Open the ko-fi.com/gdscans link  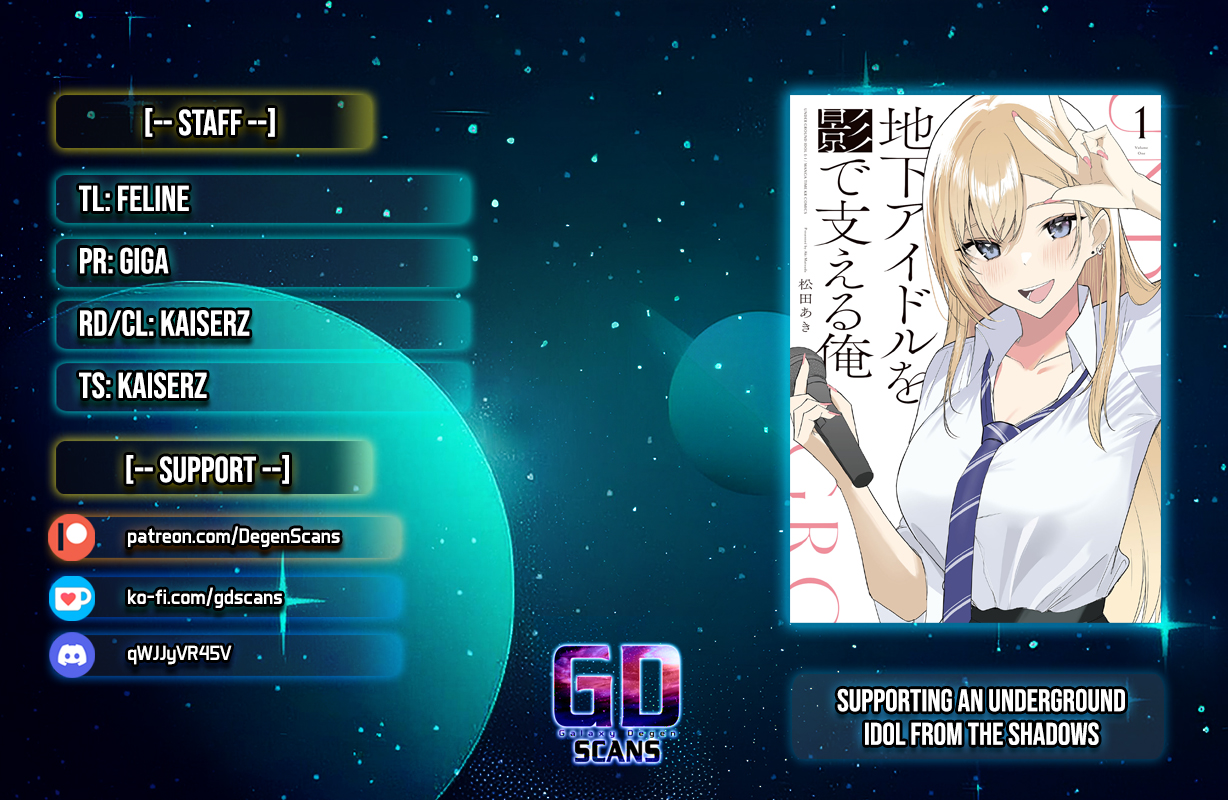point(204,598)
